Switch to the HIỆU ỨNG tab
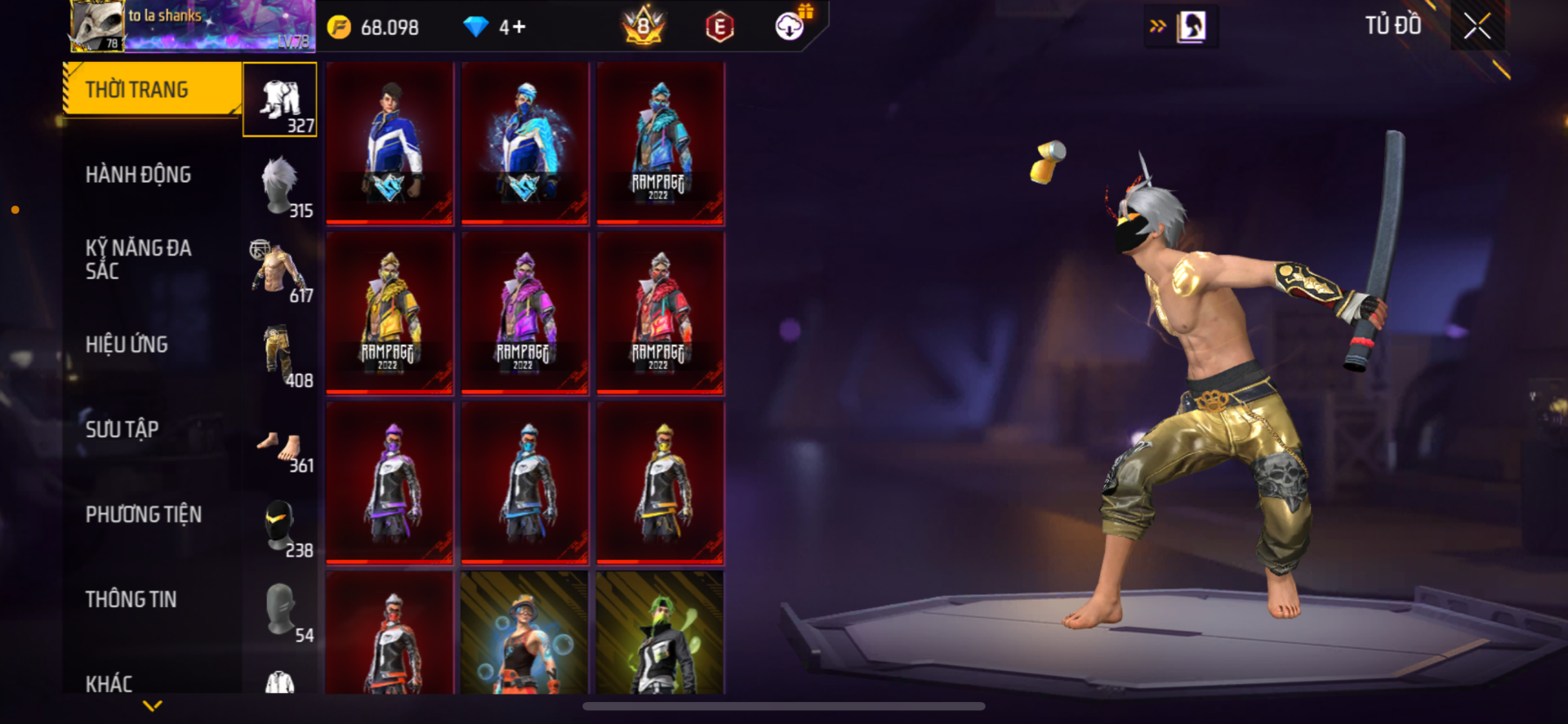 coord(127,344)
